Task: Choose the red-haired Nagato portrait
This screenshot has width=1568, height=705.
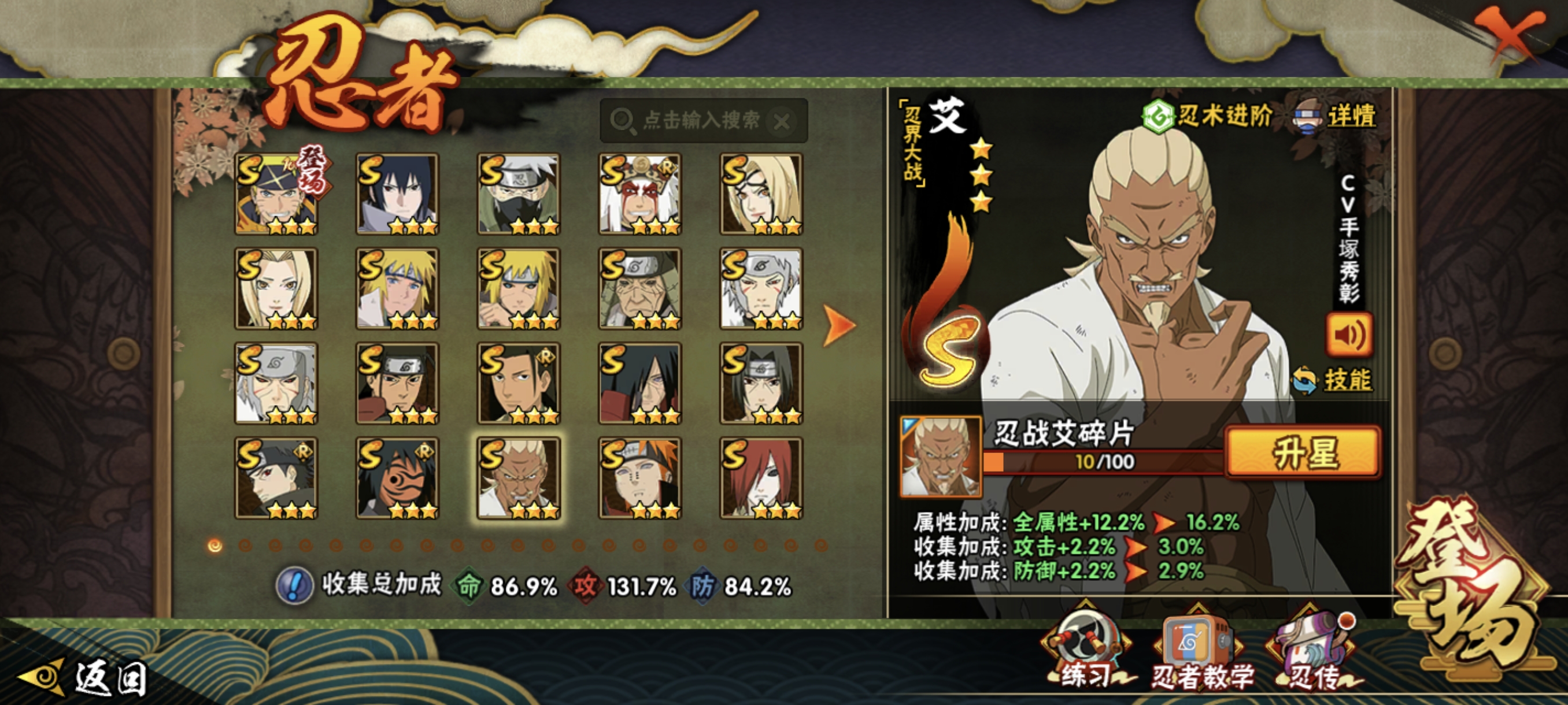Action: coord(761,478)
